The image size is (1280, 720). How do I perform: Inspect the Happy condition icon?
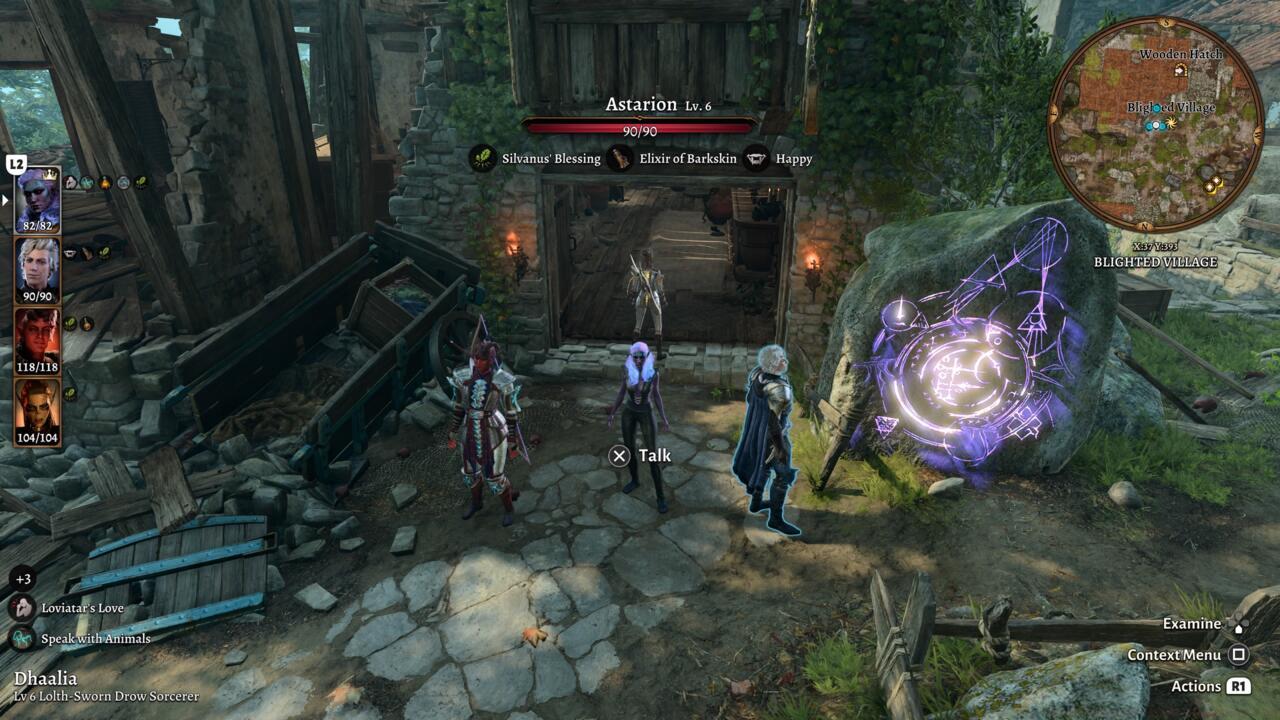tap(757, 158)
